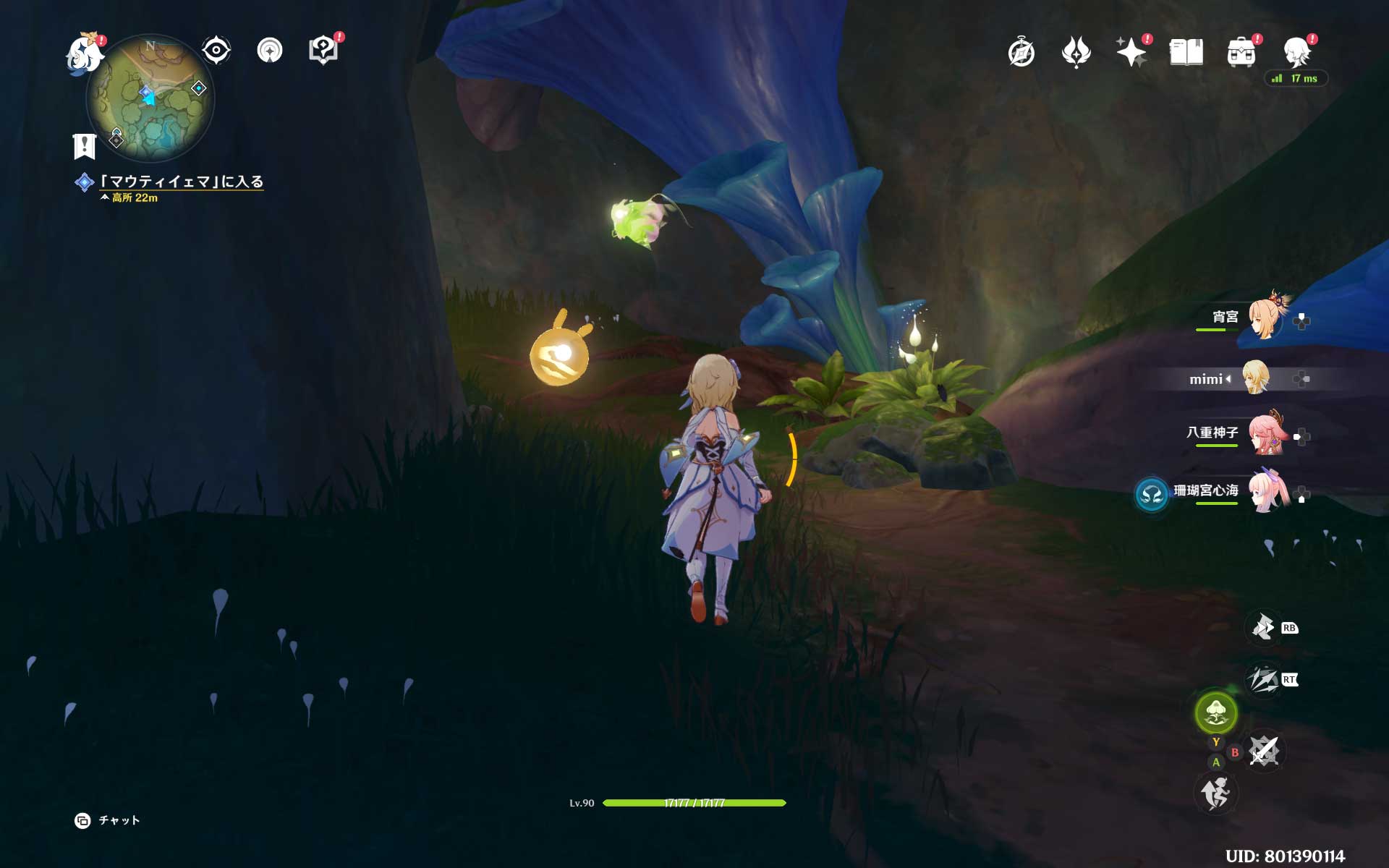Open the backpack inventory

1241,53
